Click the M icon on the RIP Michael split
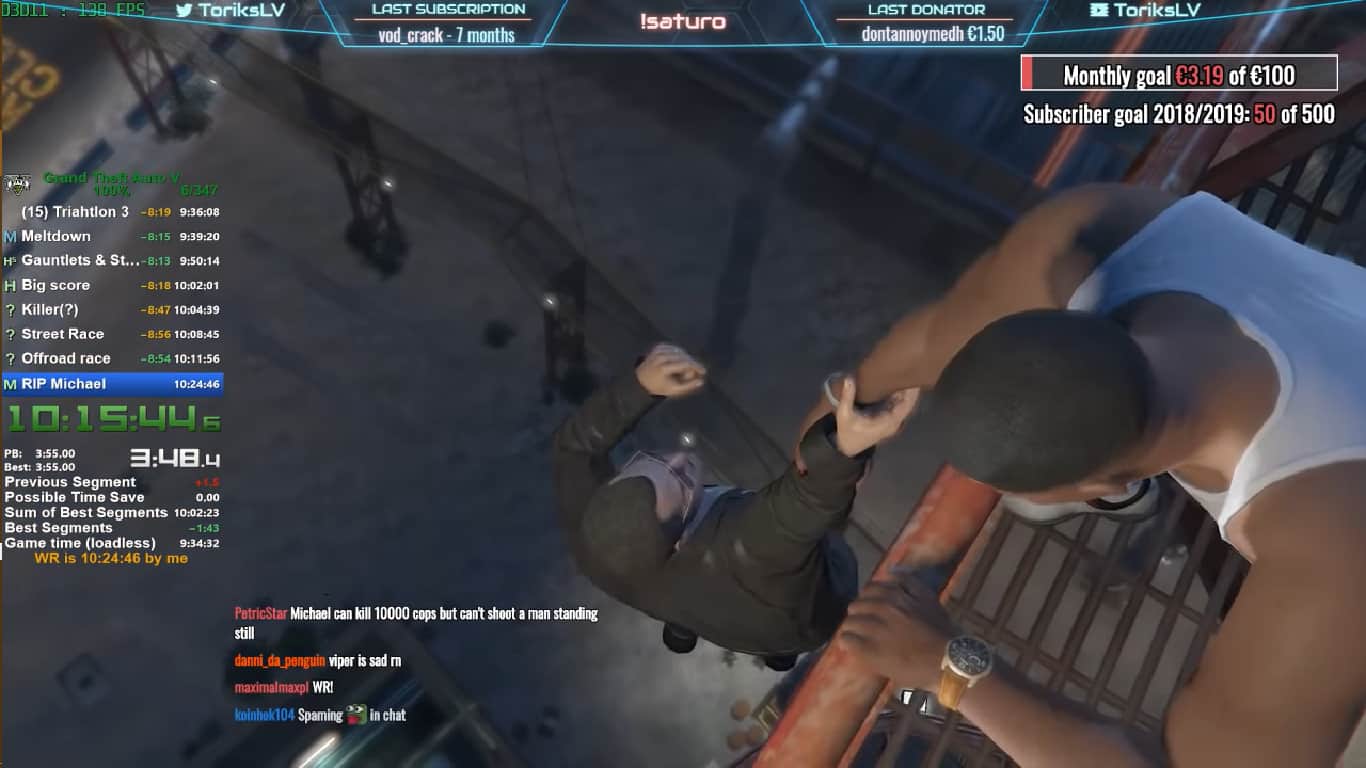Viewport: 1366px width, 768px height. 8,383
